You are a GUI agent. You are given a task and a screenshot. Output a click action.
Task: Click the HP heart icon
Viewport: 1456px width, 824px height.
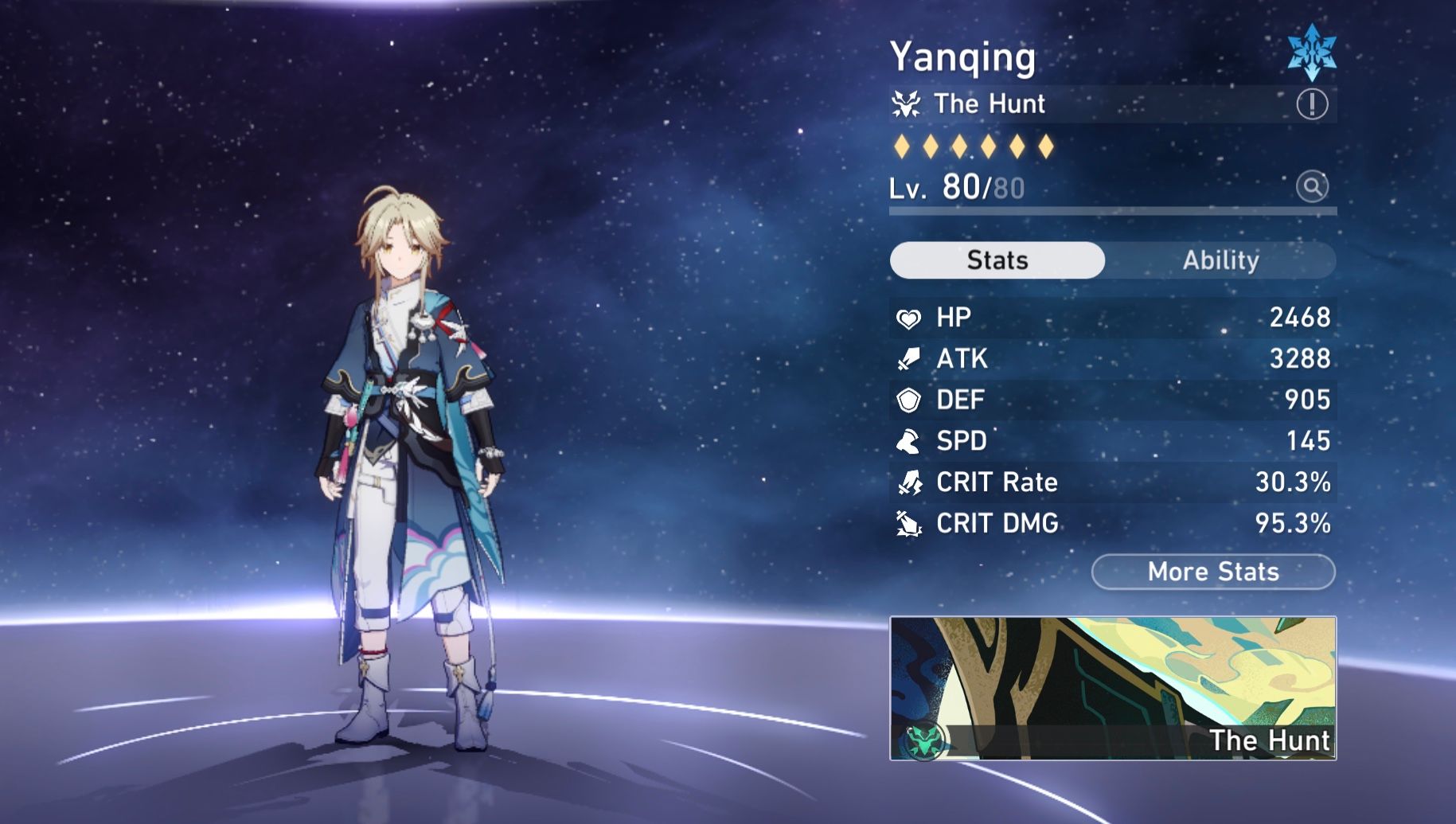[908, 318]
